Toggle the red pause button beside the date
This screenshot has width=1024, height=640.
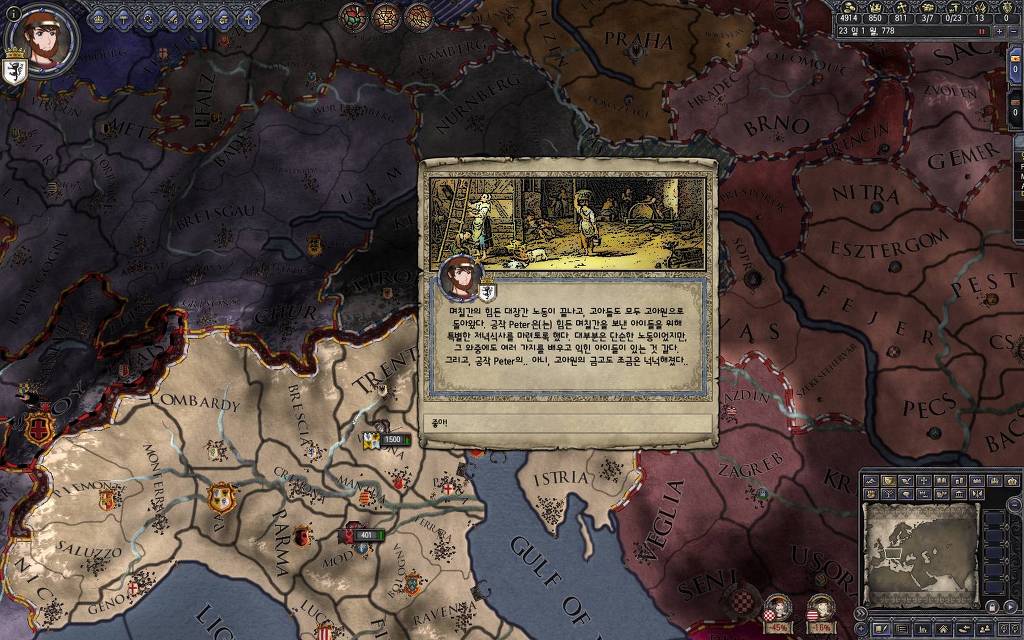pos(983,31)
